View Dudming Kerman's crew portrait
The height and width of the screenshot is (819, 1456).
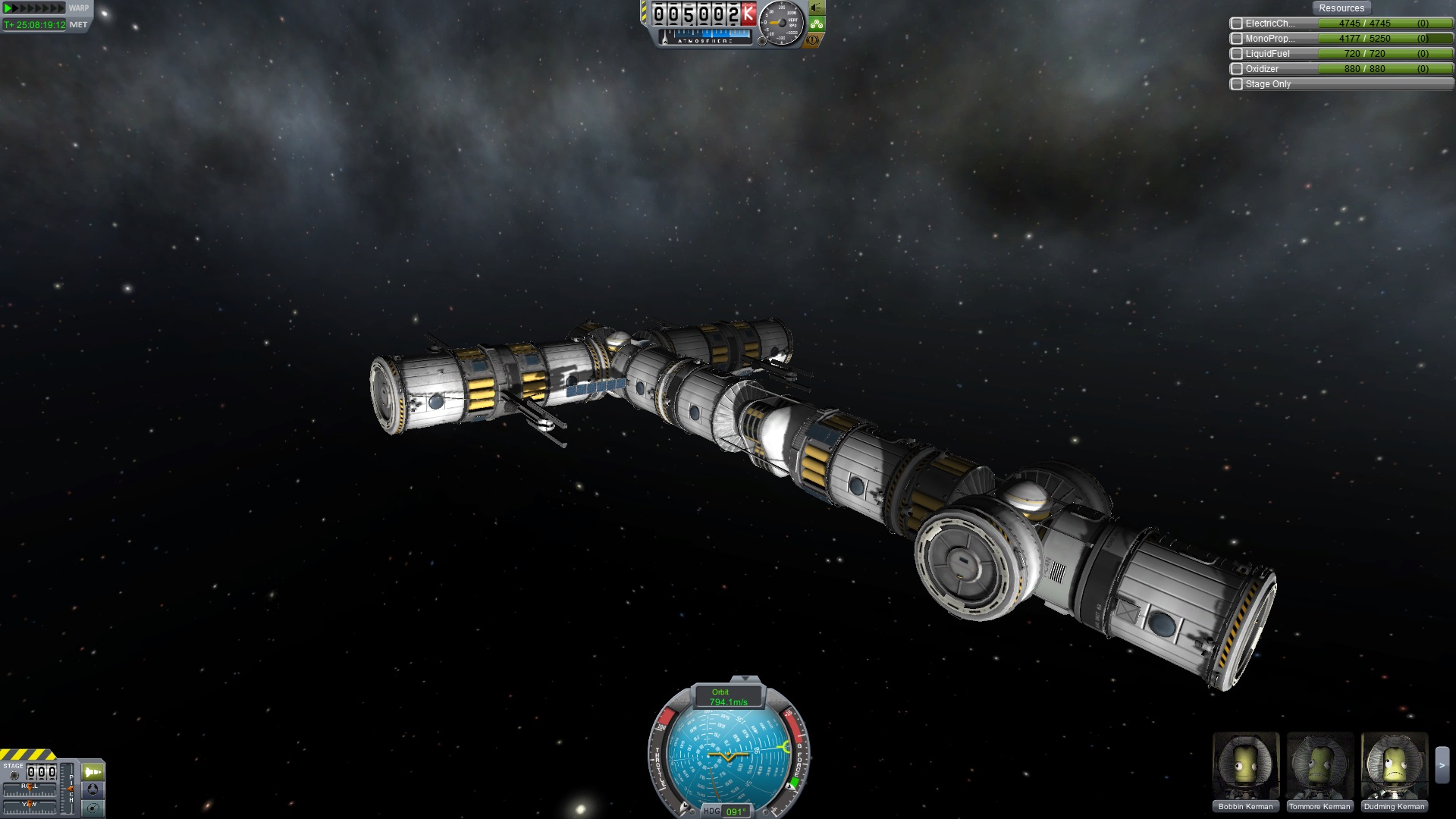pos(1394,766)
